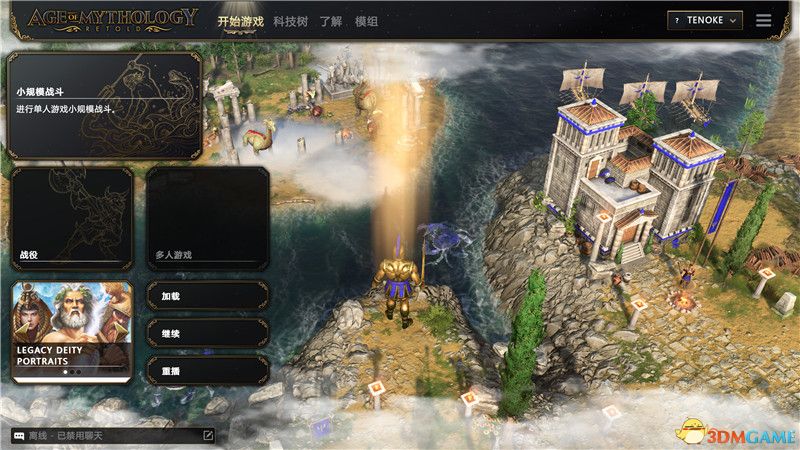Open the 重播 replays button
Image resolution: width=800 pixels, height=450 pixels.
coord(208,370)
